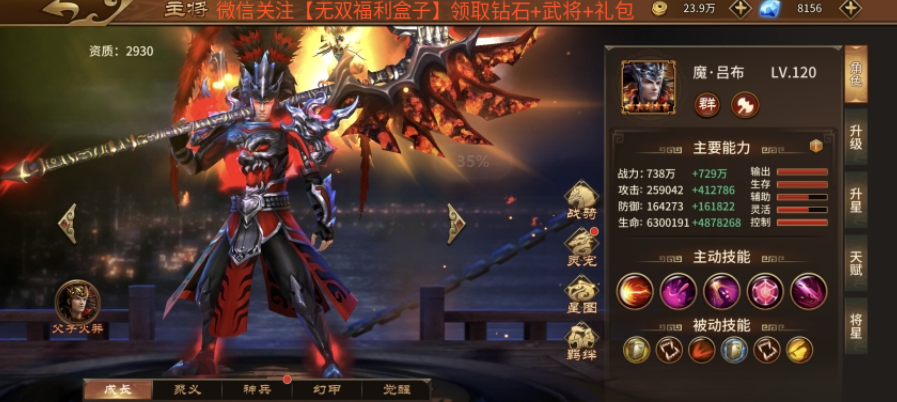
Task: Click the 魔·吕布 hero portrait
Action: coord(648,87)
